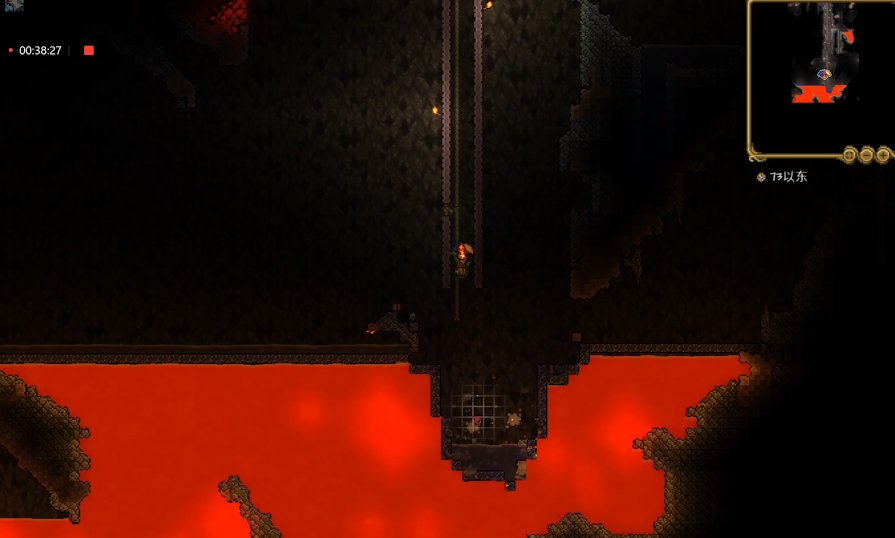Image resolution: width=895 pixels, height=538 pixels.
Task: Zoom out the minimap with minus button
Action: 866,155
